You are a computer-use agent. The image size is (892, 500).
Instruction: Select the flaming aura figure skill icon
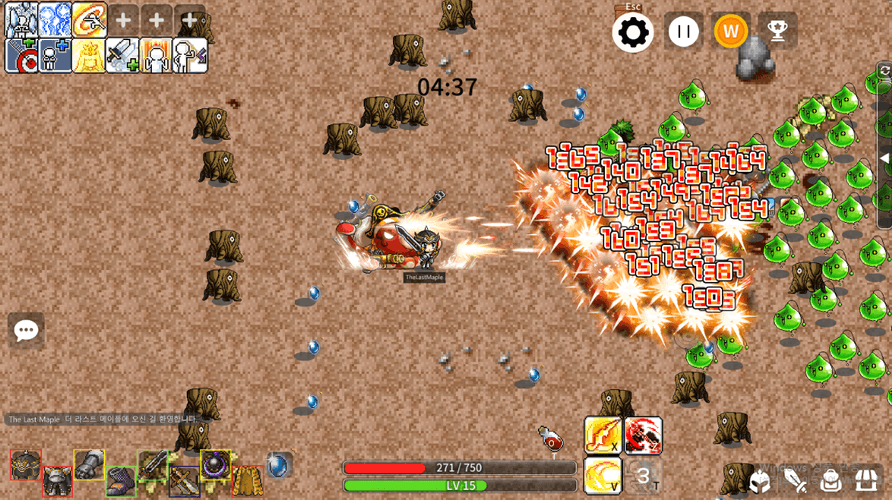[x=156, y=56]
